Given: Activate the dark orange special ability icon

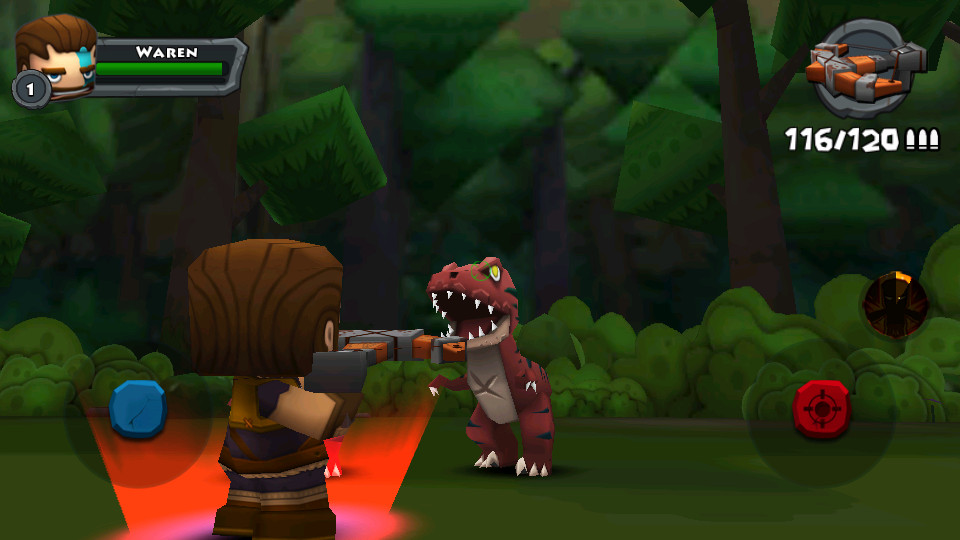Looking at the screenshot, I should (895, 304).
